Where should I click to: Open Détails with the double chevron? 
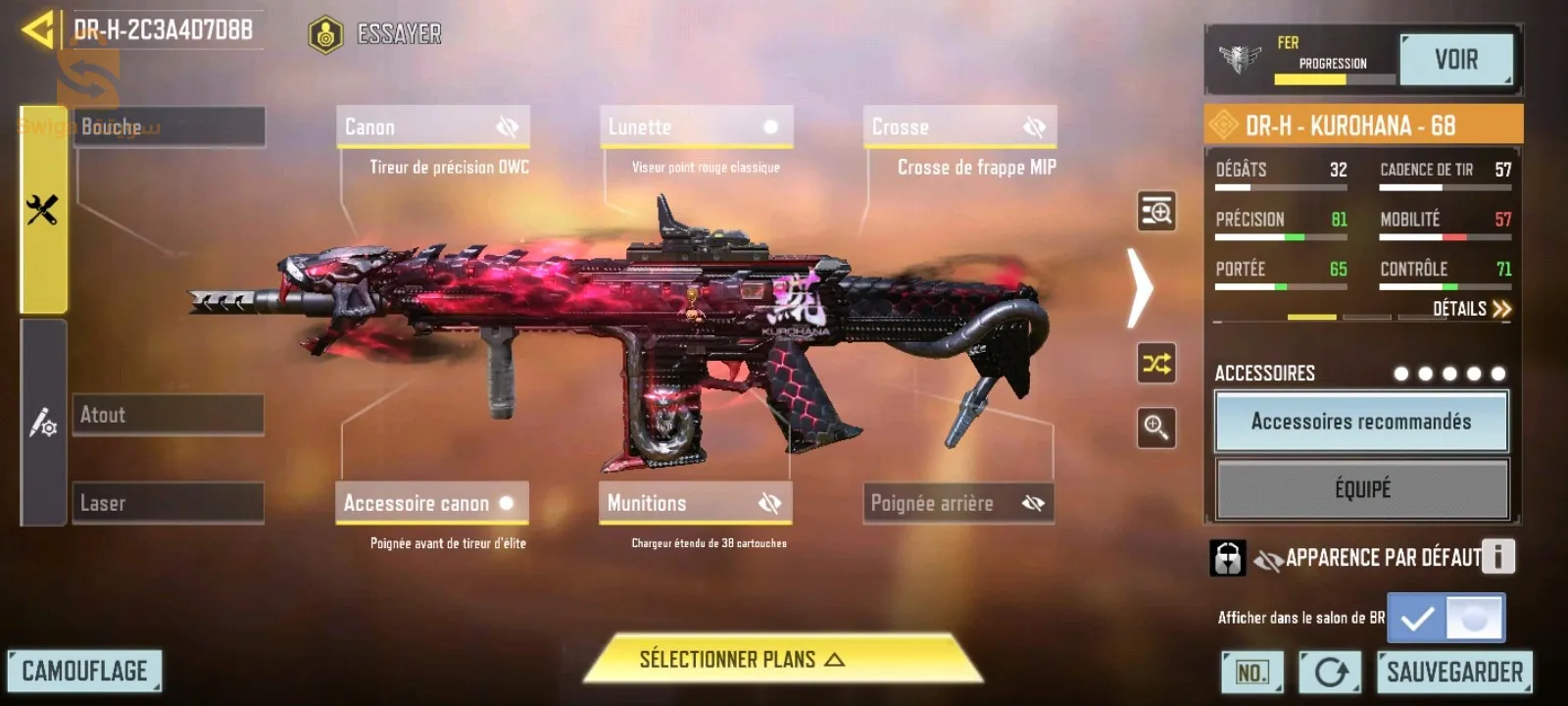(x=1500, y=309)
